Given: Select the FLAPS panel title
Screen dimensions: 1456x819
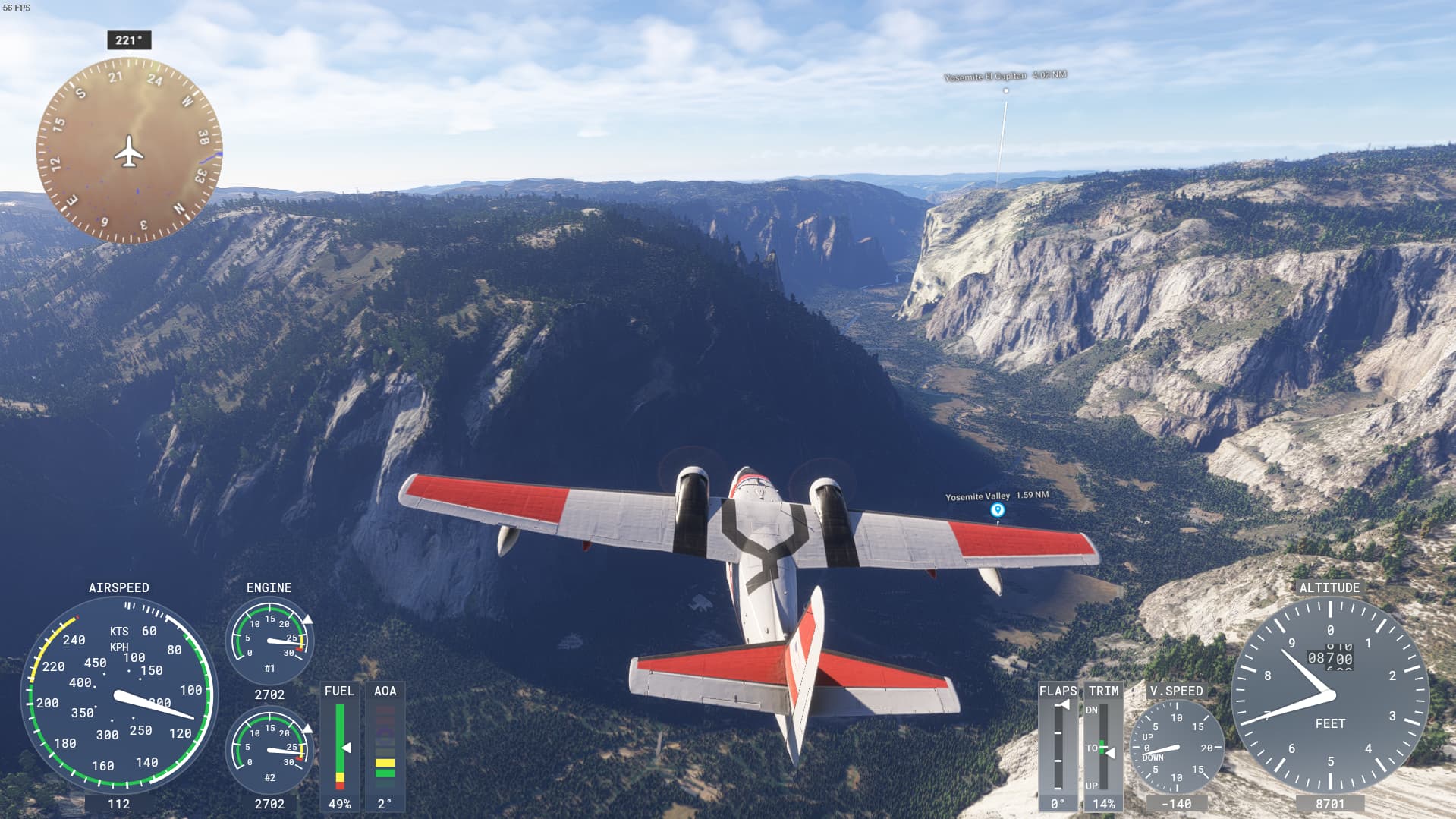Looking at the screenshot, I should point(1057,691).
